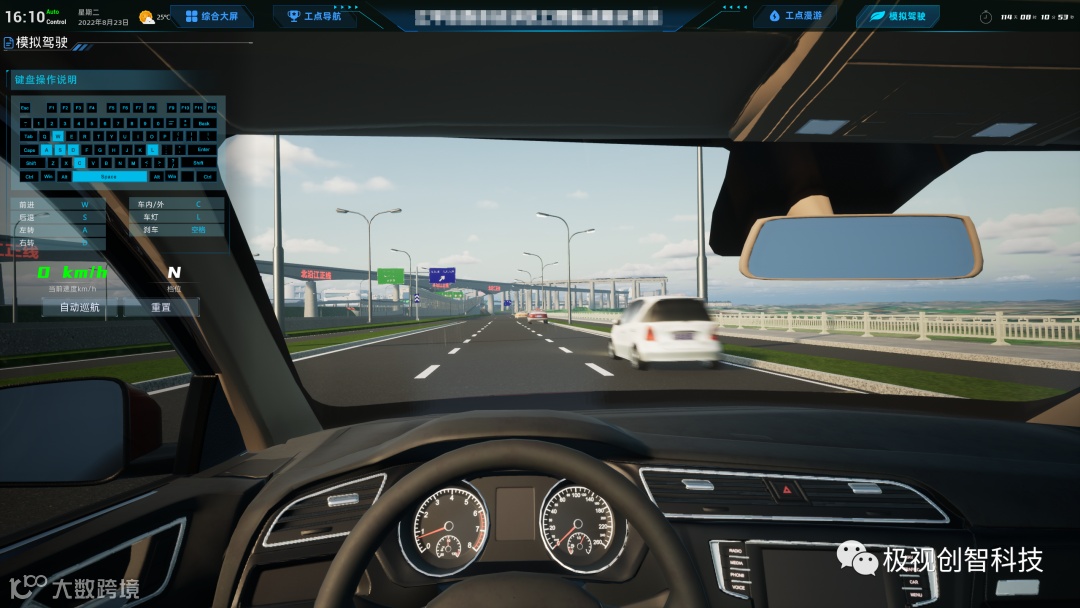Switch to the 工点导航 tab

[x=314, y=16]
